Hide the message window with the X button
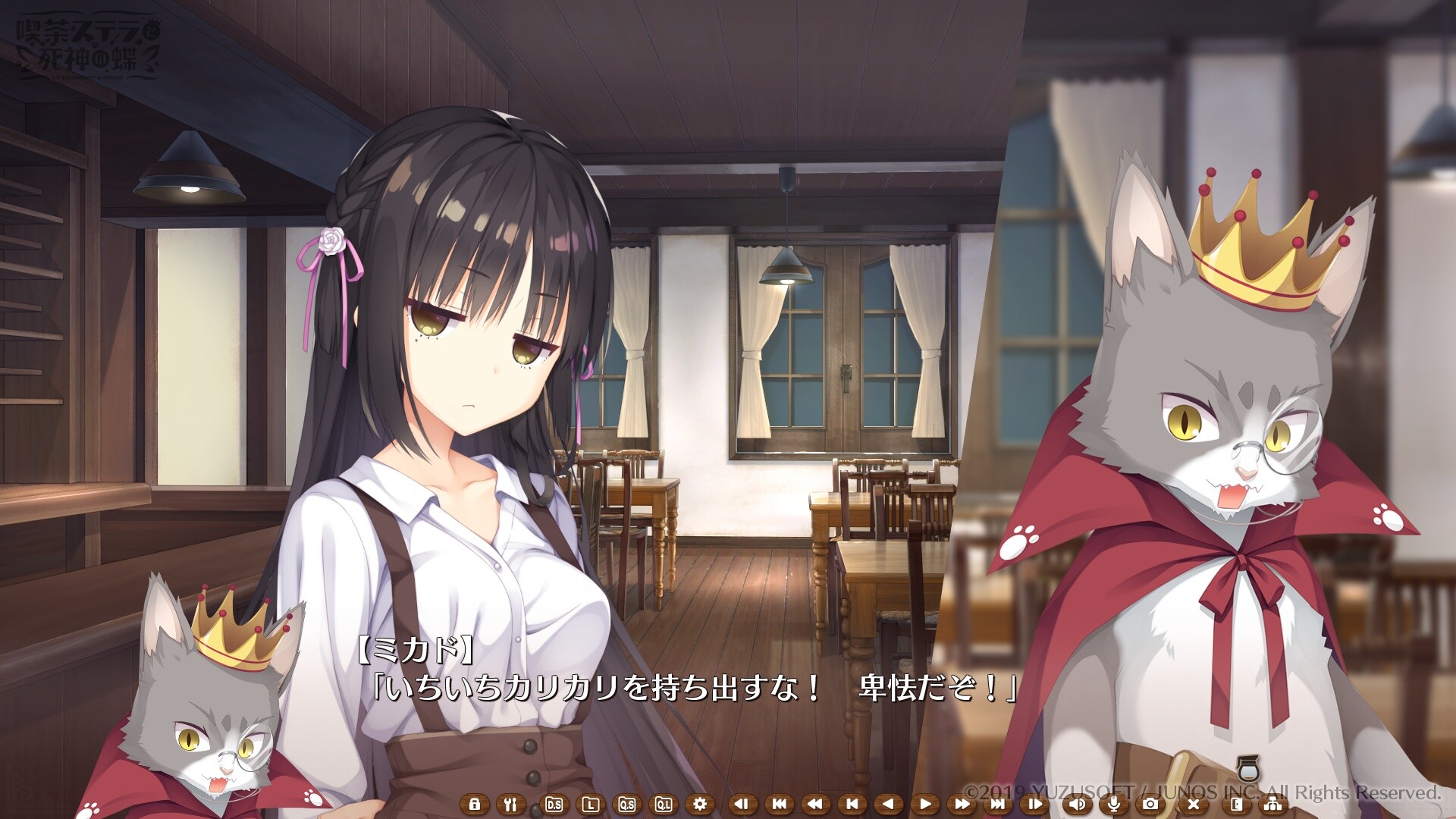Viewport: 1456px width, 819px height. 1194,804
